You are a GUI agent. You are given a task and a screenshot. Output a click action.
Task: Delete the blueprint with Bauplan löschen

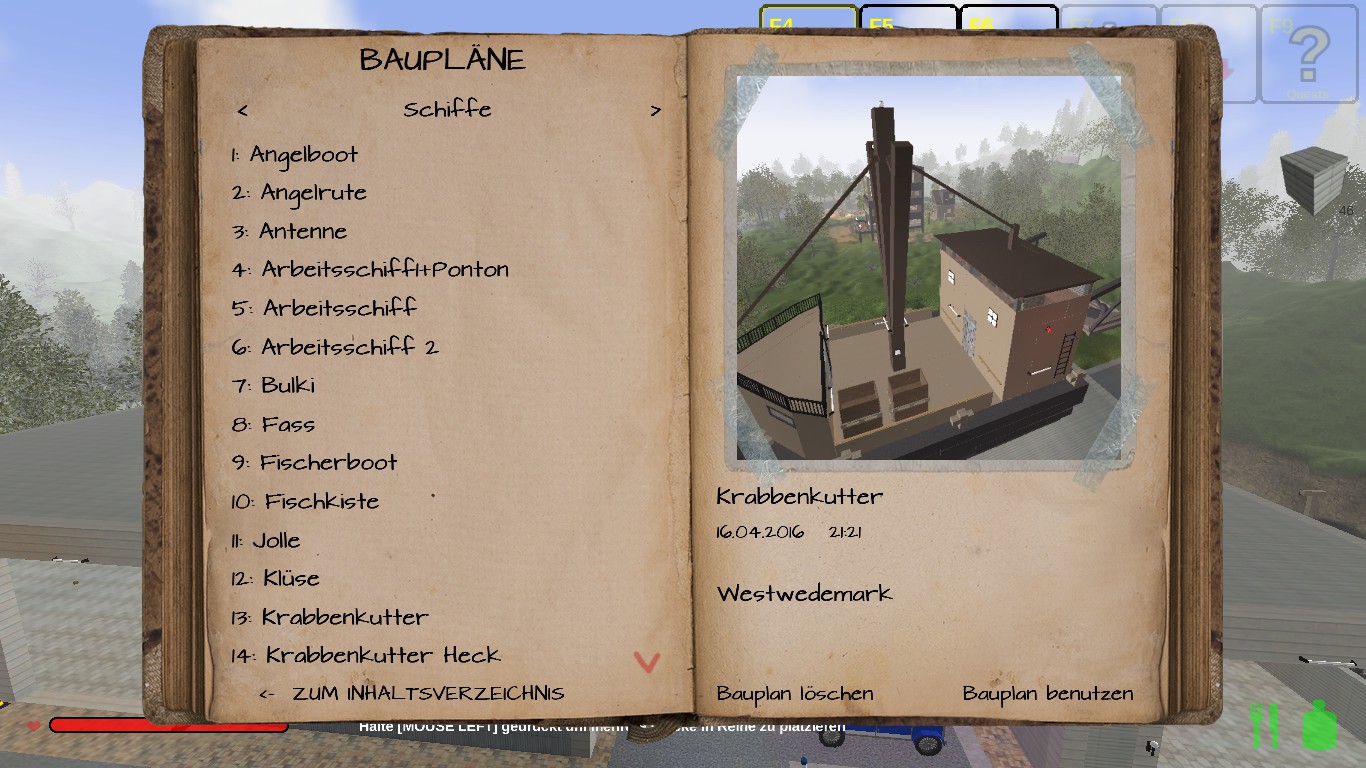(795, 694)
